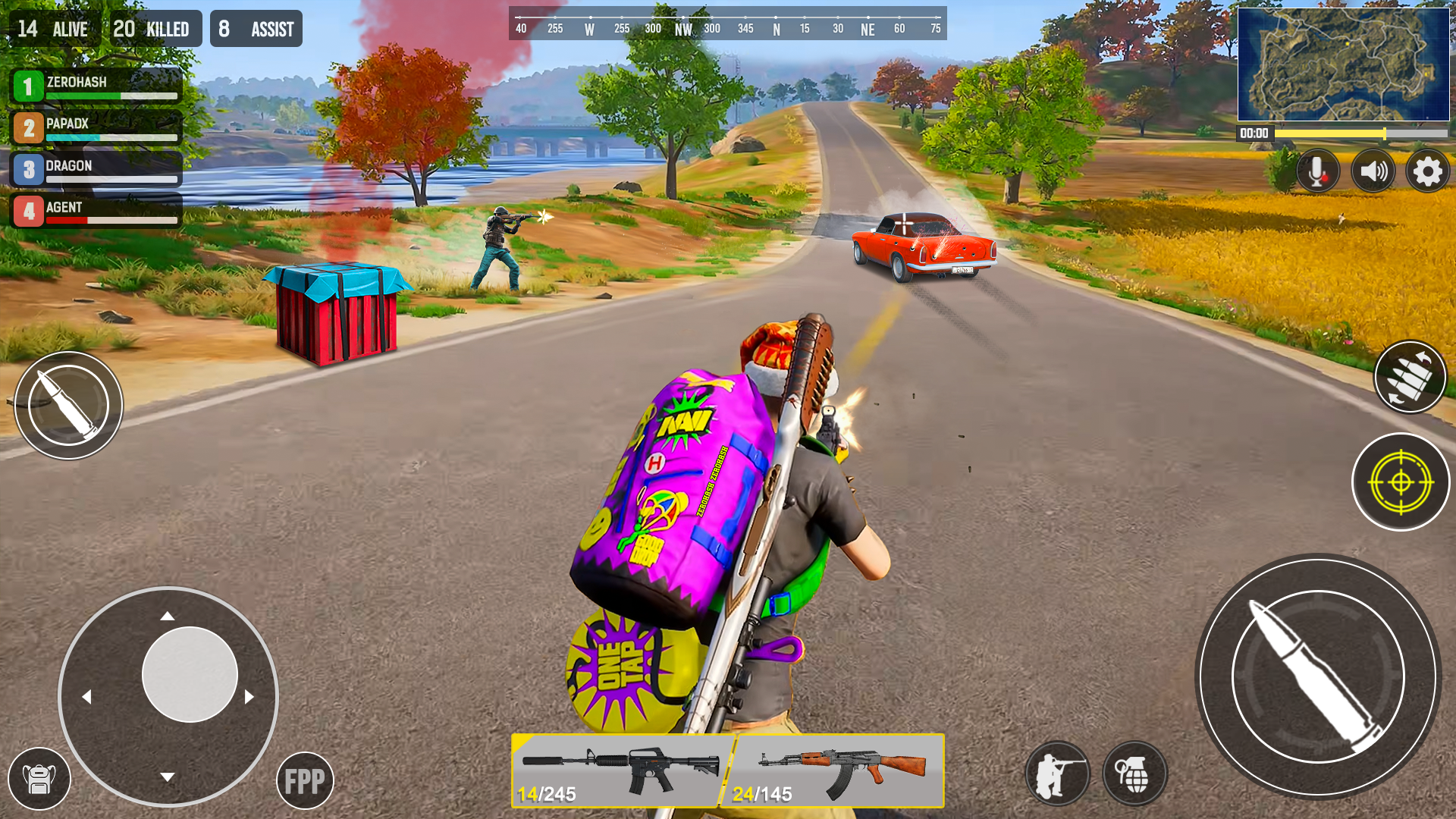Image resolution: width=1456 pixels, height=819 pixels.
Task: Tap the left bullet fire button
Action: click(x=70, y=405)
